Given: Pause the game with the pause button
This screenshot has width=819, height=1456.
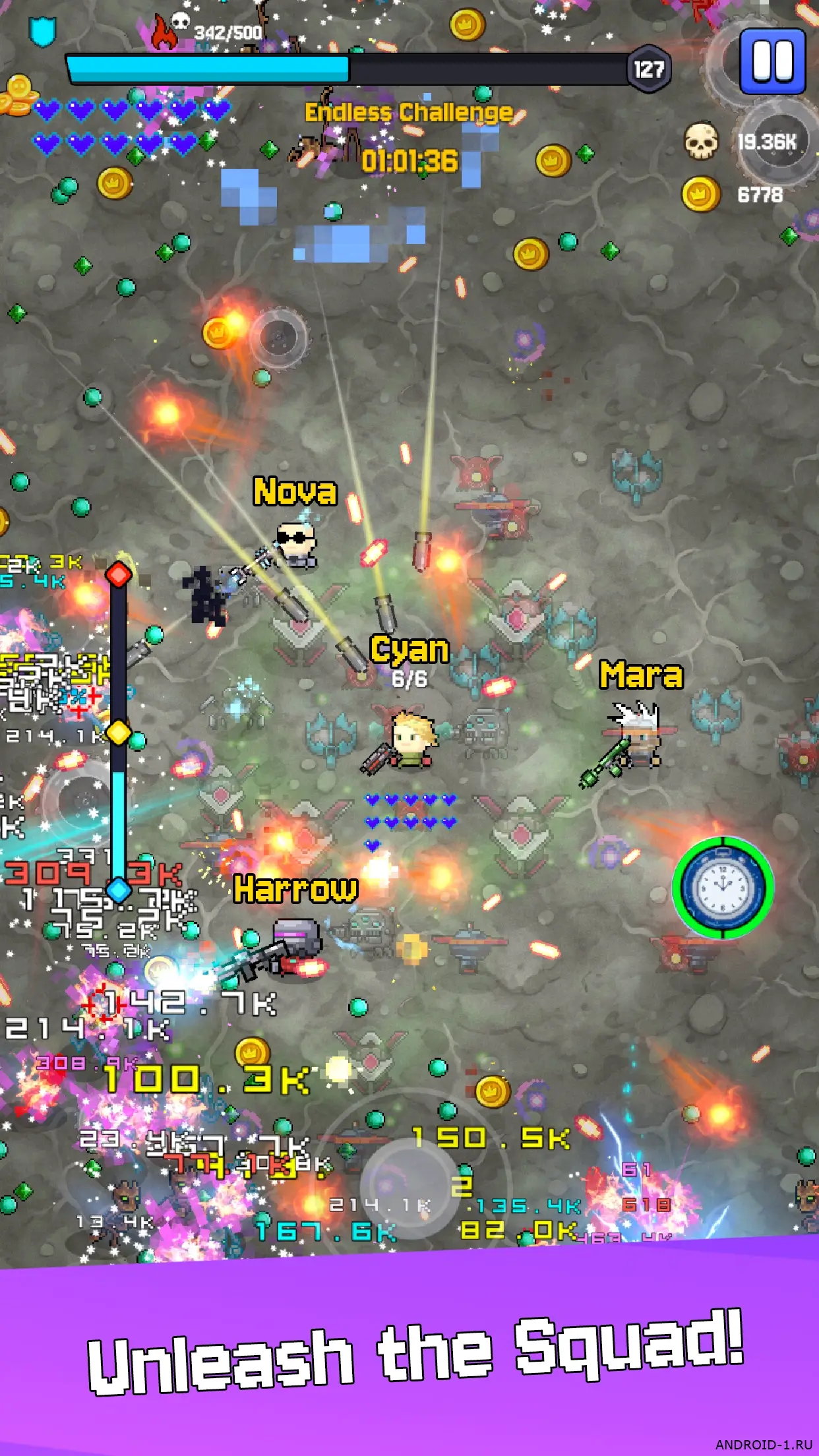Looking at the screenshot, I should coord(772,61).
